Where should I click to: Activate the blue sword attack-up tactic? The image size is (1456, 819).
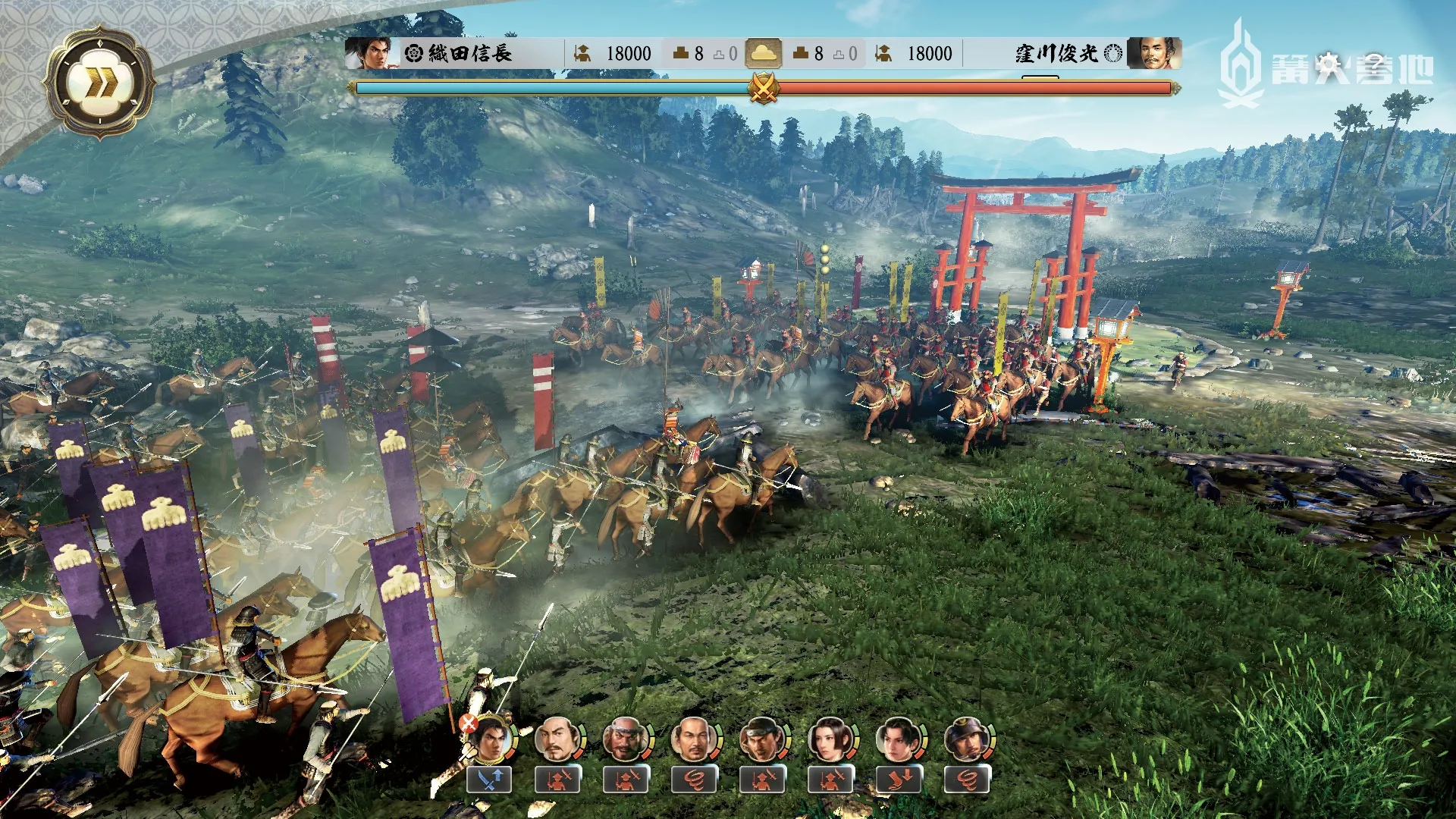tap(489, 779)
